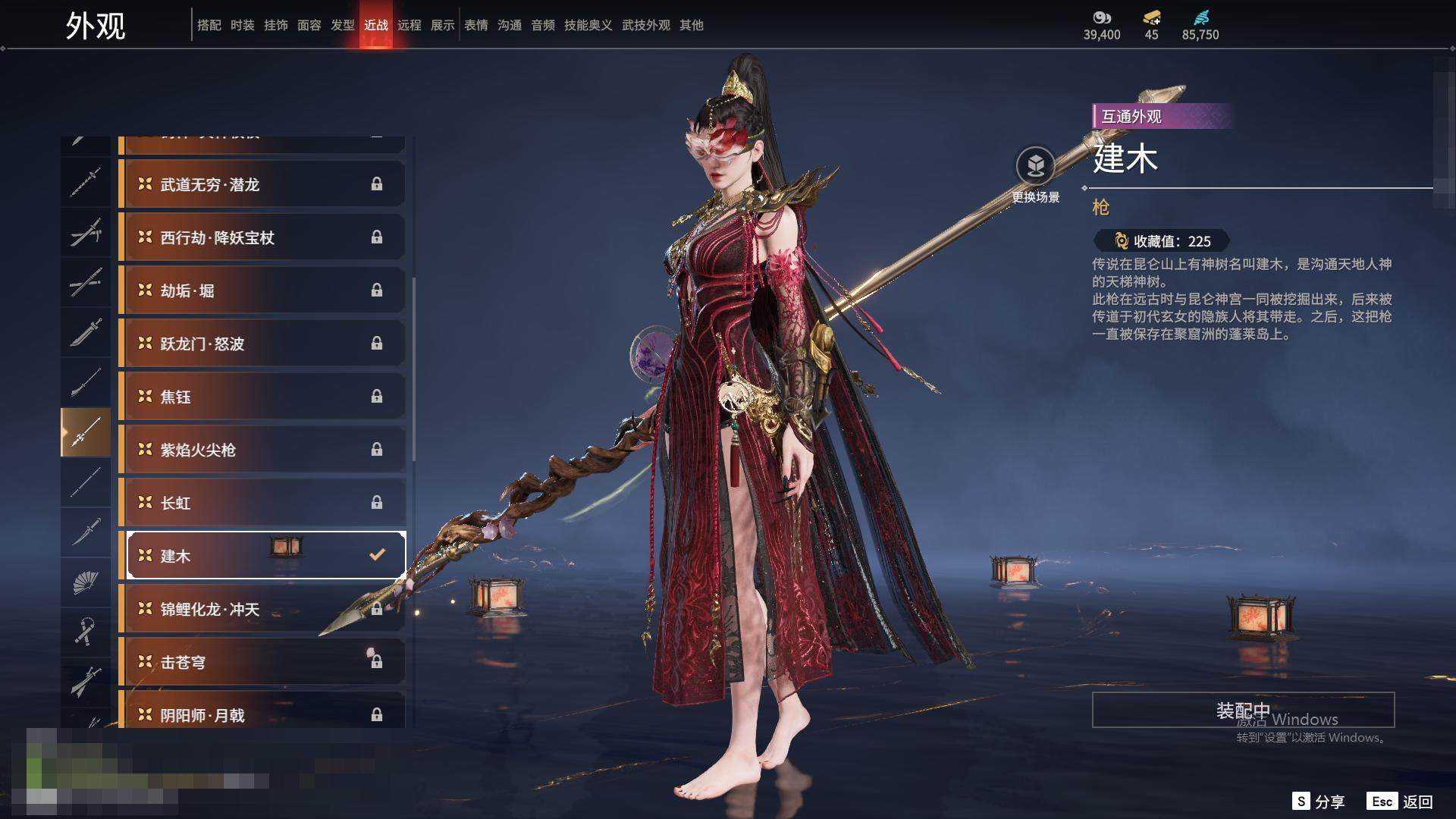
Task: Click the 阴阳师·月戟 list row
Action: tap(262, 715)
